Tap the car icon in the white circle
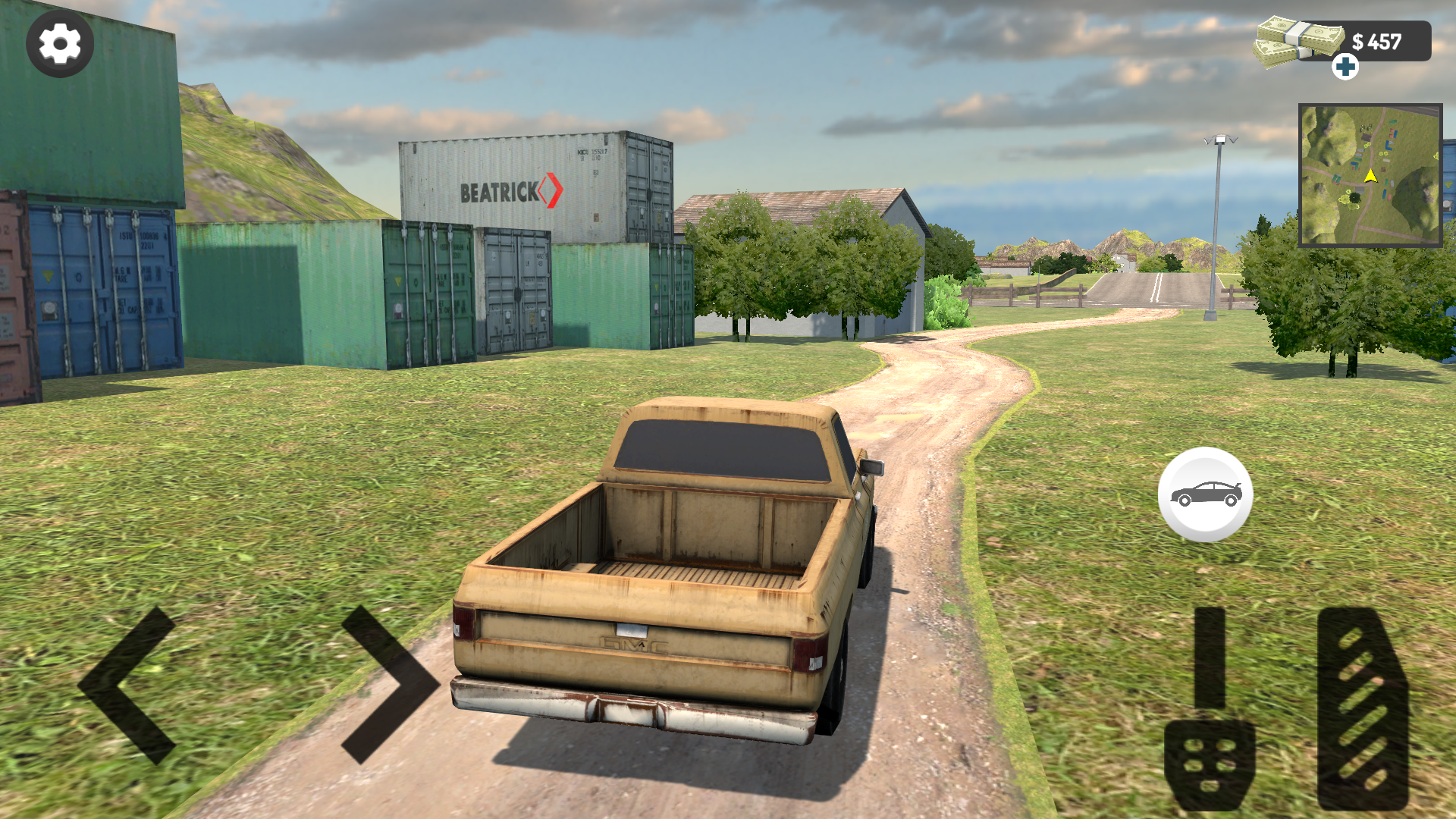1456x819 pixels. 1207,493
